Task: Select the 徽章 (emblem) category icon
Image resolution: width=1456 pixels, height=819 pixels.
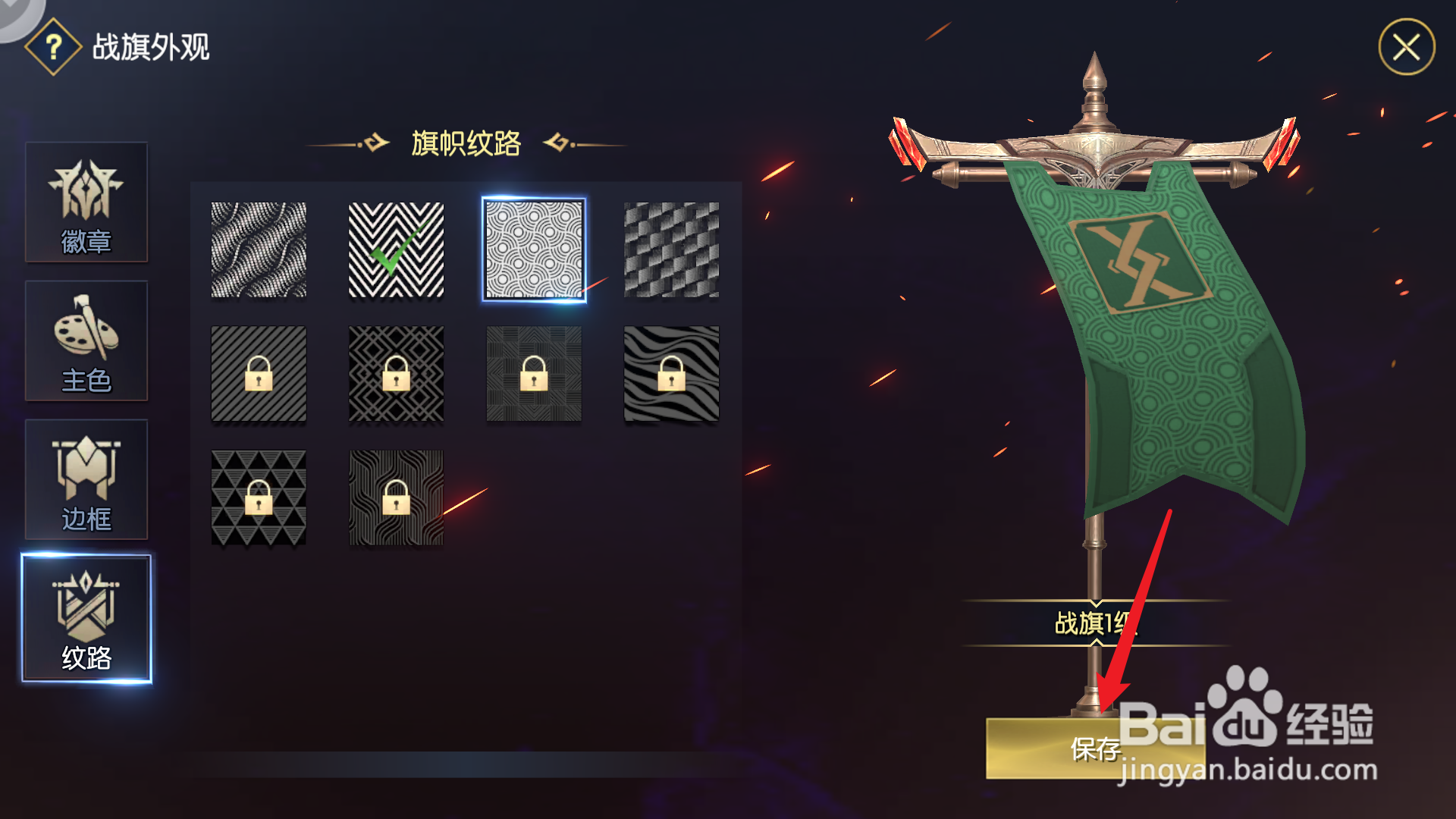Action: pyautogui.click(x=86, y=203)
